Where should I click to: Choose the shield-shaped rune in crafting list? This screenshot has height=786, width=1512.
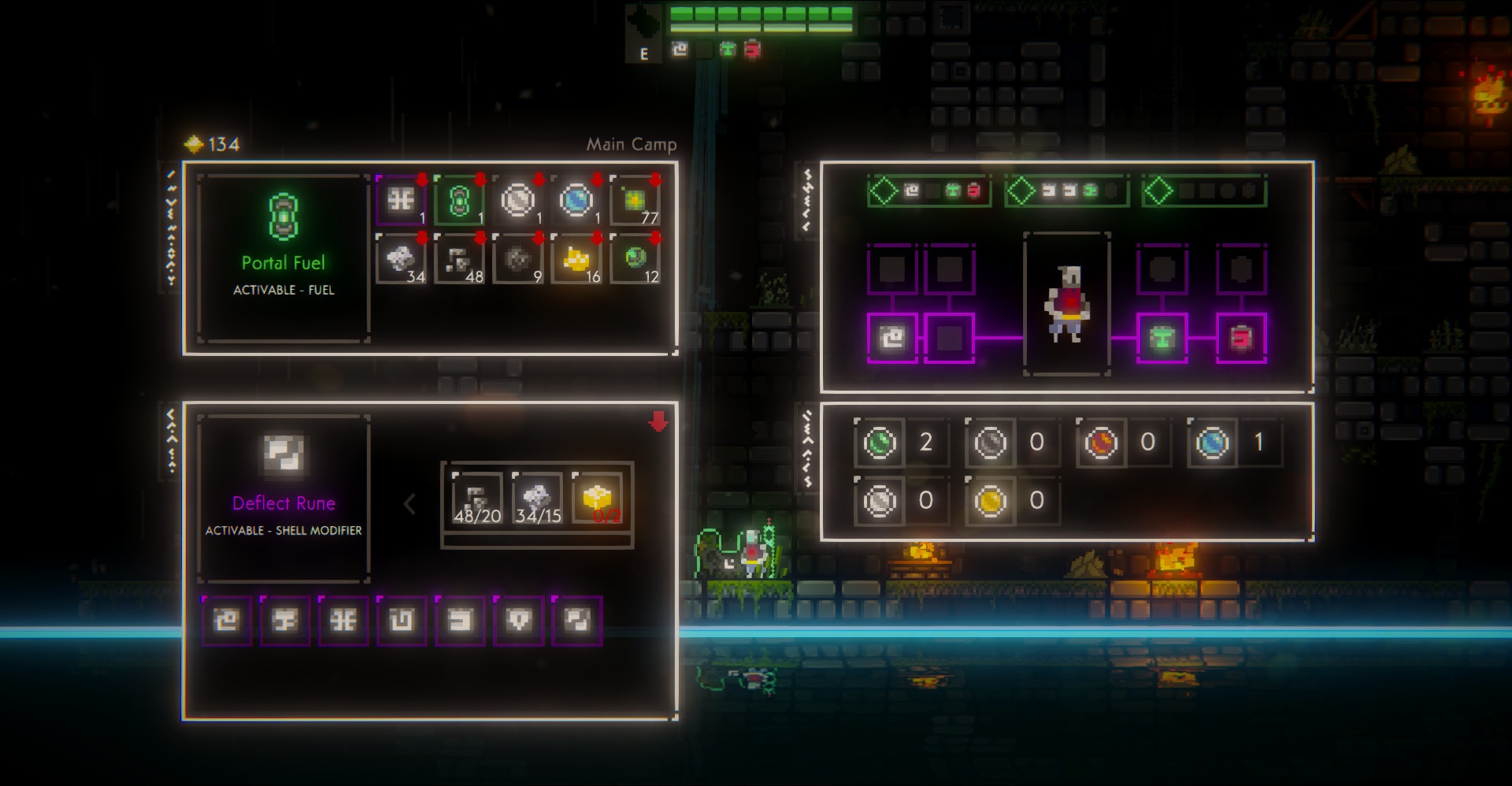coord(518,621)
